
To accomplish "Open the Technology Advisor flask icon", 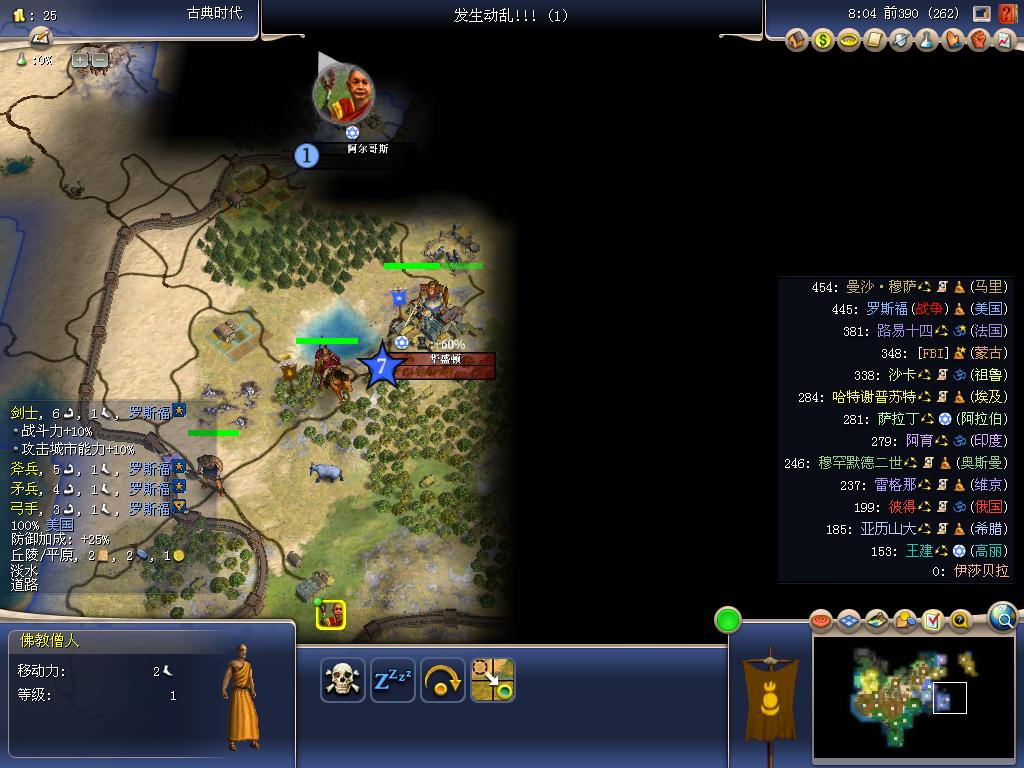I will (x=927, y=41).
